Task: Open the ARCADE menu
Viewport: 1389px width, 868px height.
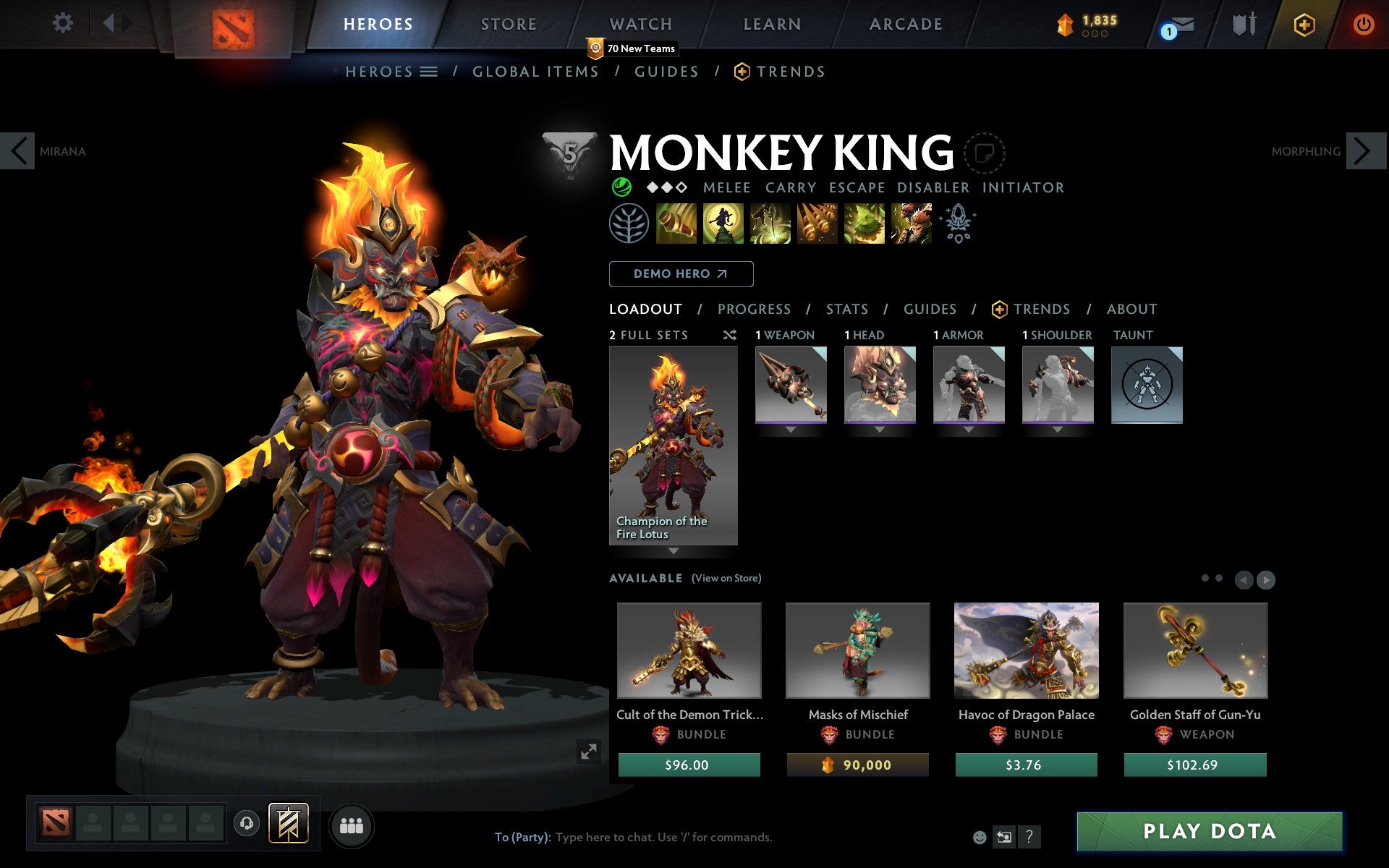Action: 905,24
